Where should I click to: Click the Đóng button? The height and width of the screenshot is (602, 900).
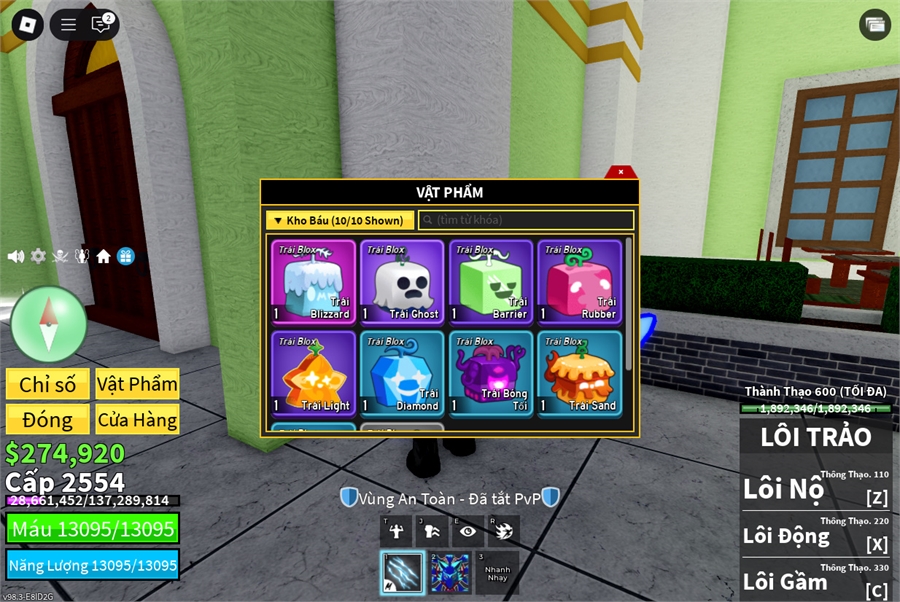click(47, 420)
